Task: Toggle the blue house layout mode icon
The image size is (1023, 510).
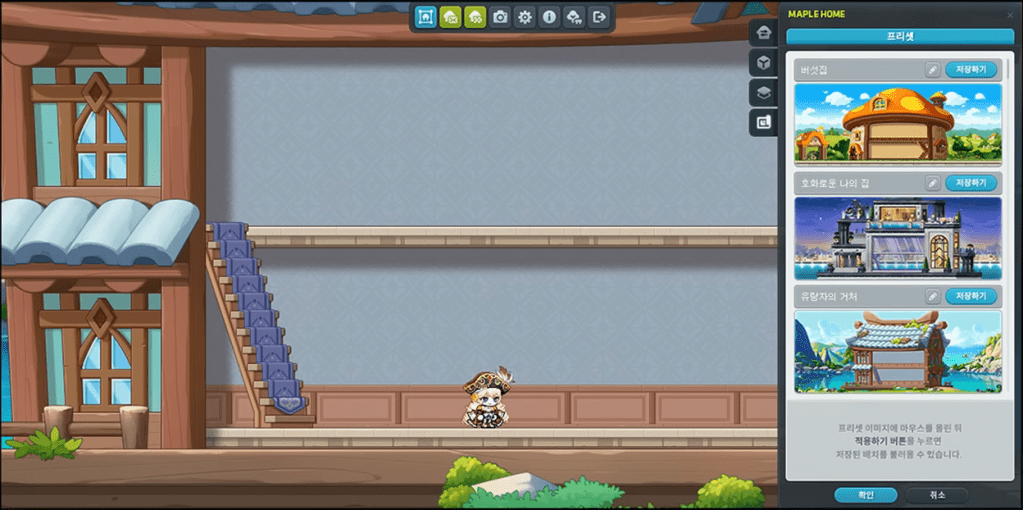Action: [x=426, y=17]
